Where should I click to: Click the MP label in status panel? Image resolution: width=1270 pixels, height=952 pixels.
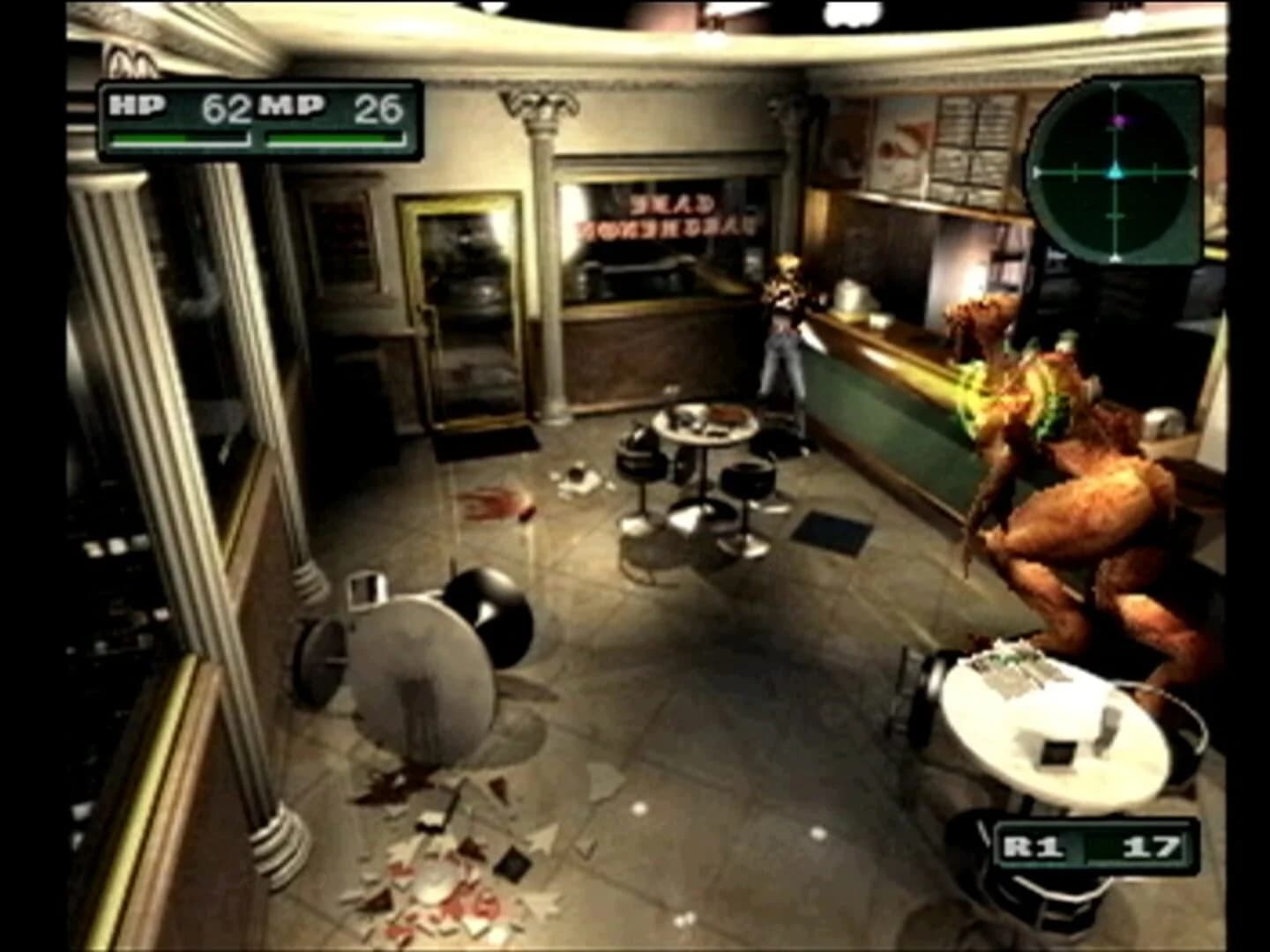pos(292,106)
